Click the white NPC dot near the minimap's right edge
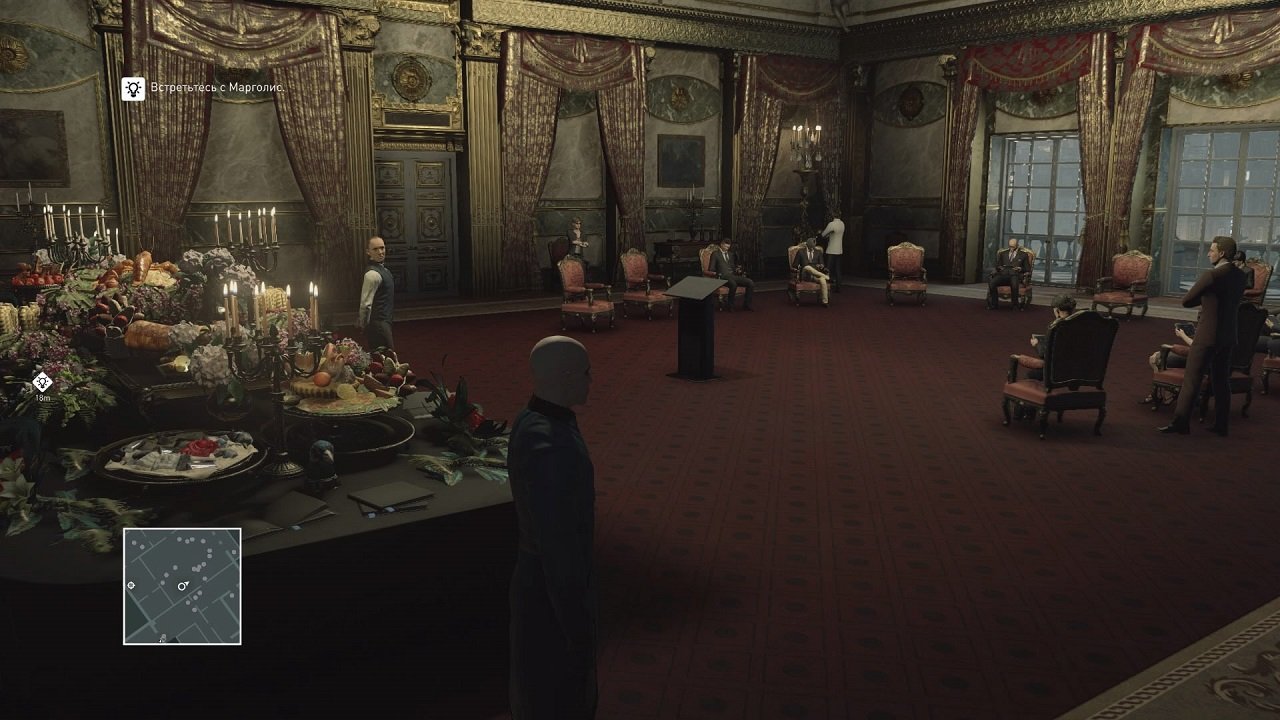1280x720 pixels. pos(233,551)
